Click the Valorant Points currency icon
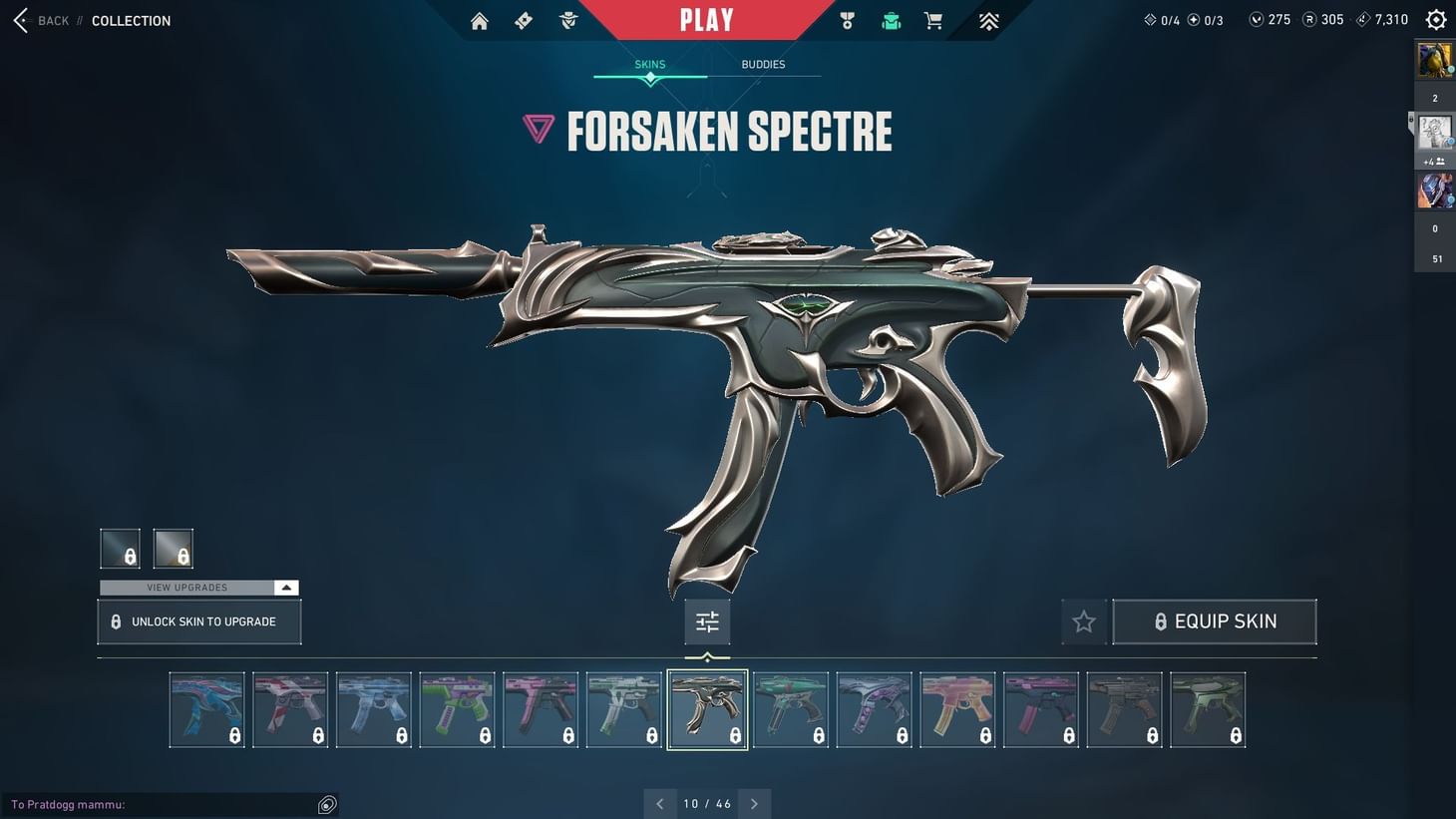The height and width of the screenshot is (819, 1456). pos(1256,19)
